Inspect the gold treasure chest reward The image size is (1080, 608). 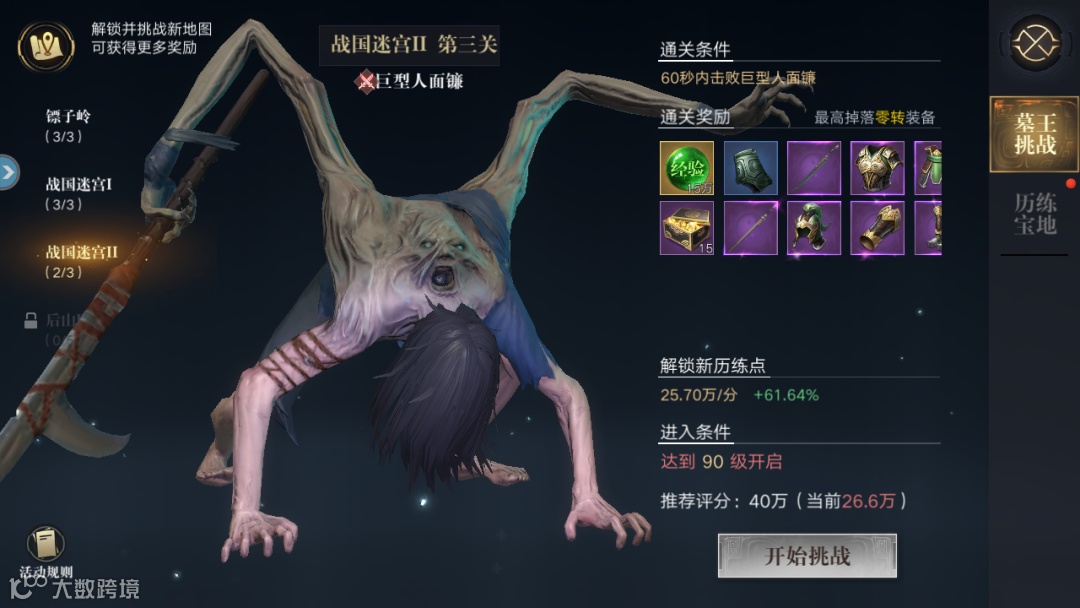point(686,228)
